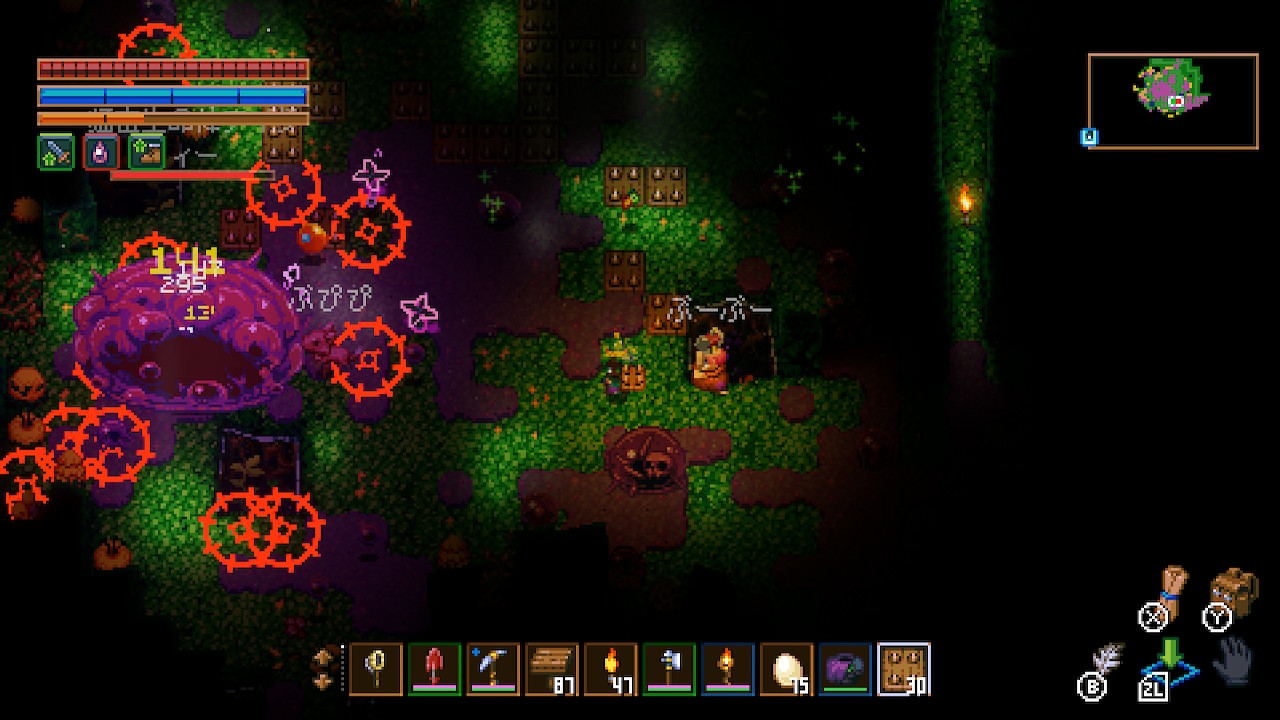Screen dimensions: 1280x720
Task: Select the bug net hotbar slot
Action: (376, 669)
